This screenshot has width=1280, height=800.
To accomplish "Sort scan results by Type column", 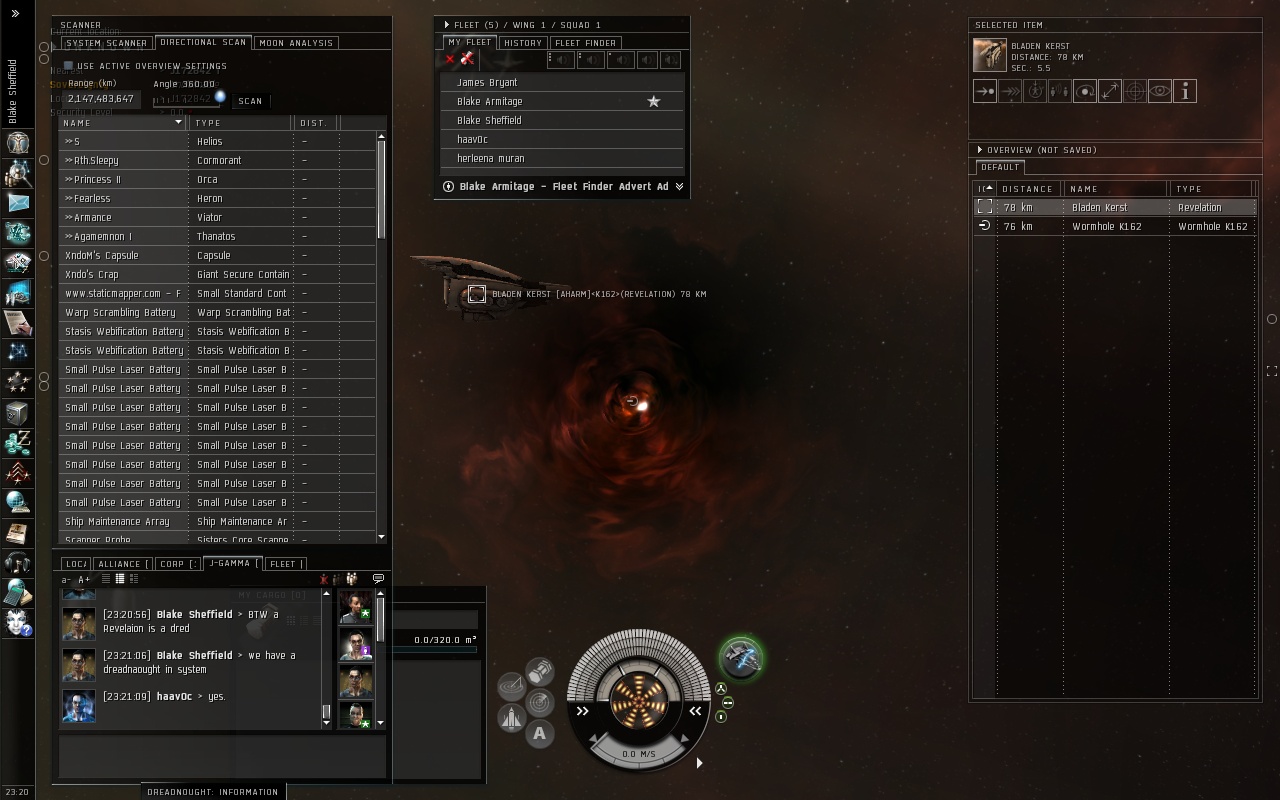I will pyautogui.click(x=240, y=123).
